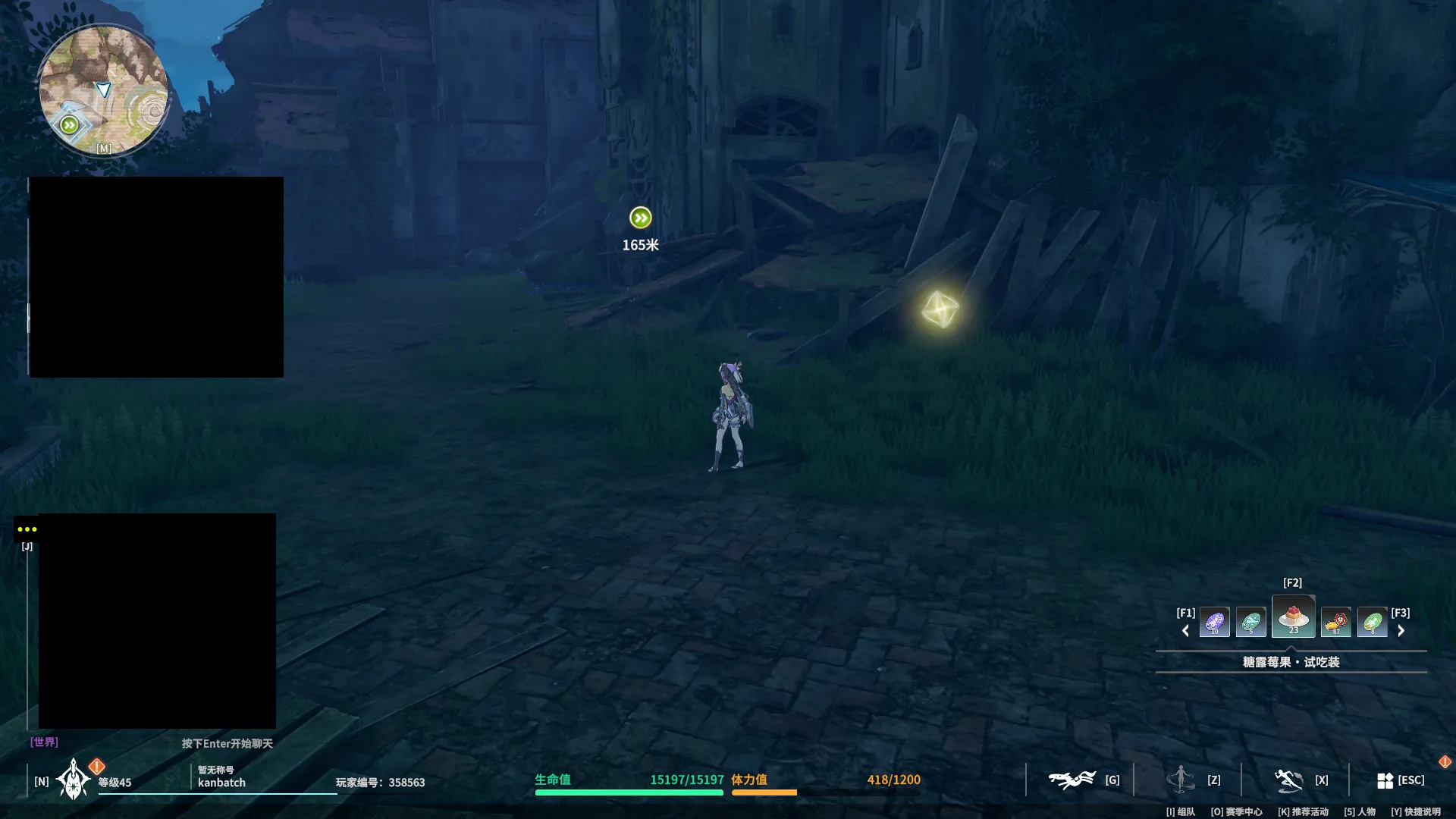This screenshot has height=819, width=1456.
Task: Select the 165米 quest waypoint marker
Action: [640, 218]
